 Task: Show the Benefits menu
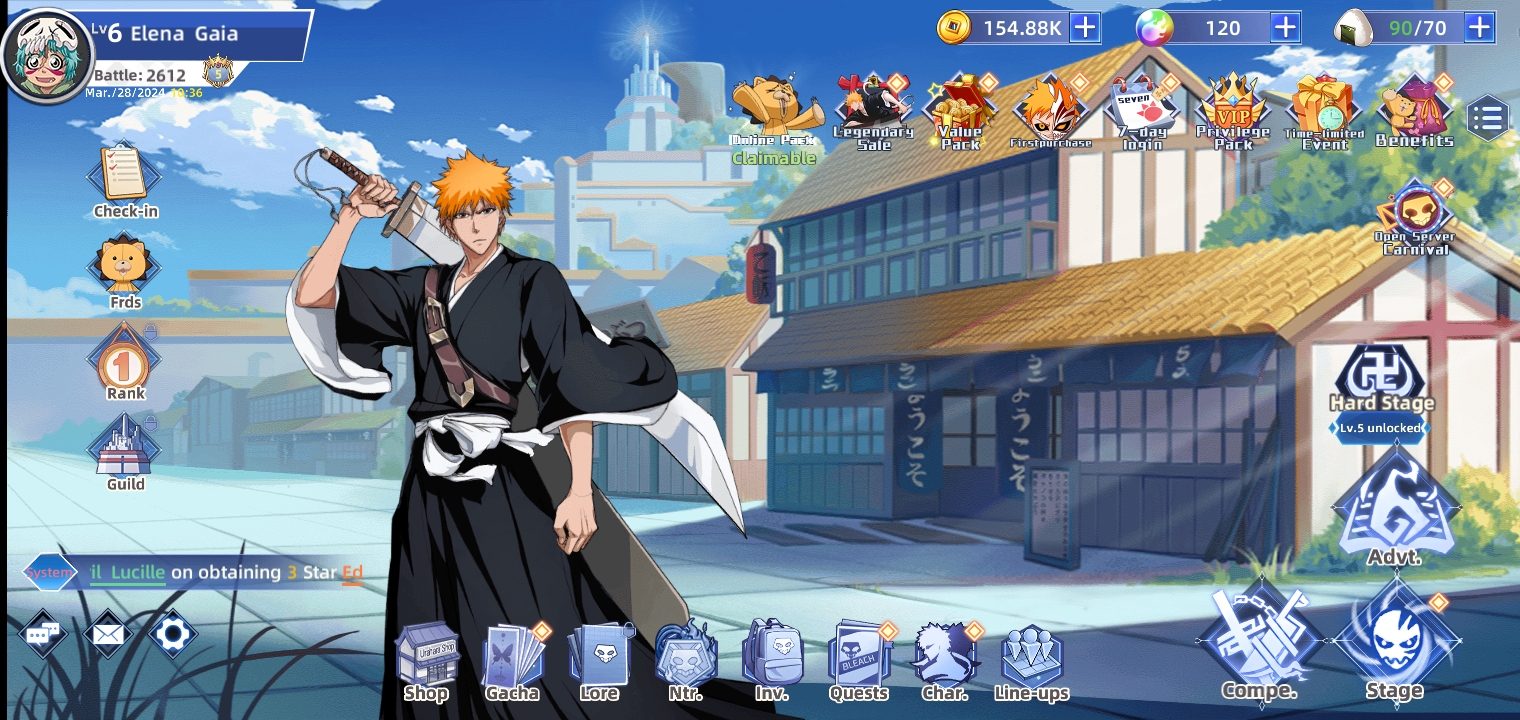(1414, 110)
